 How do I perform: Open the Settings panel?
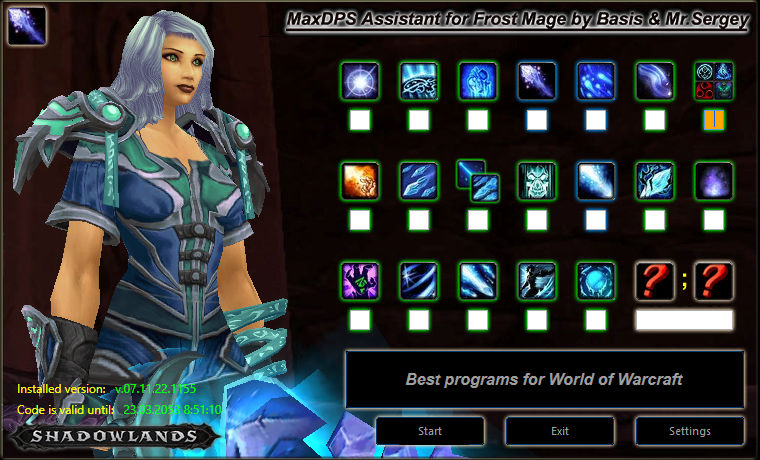689,431
